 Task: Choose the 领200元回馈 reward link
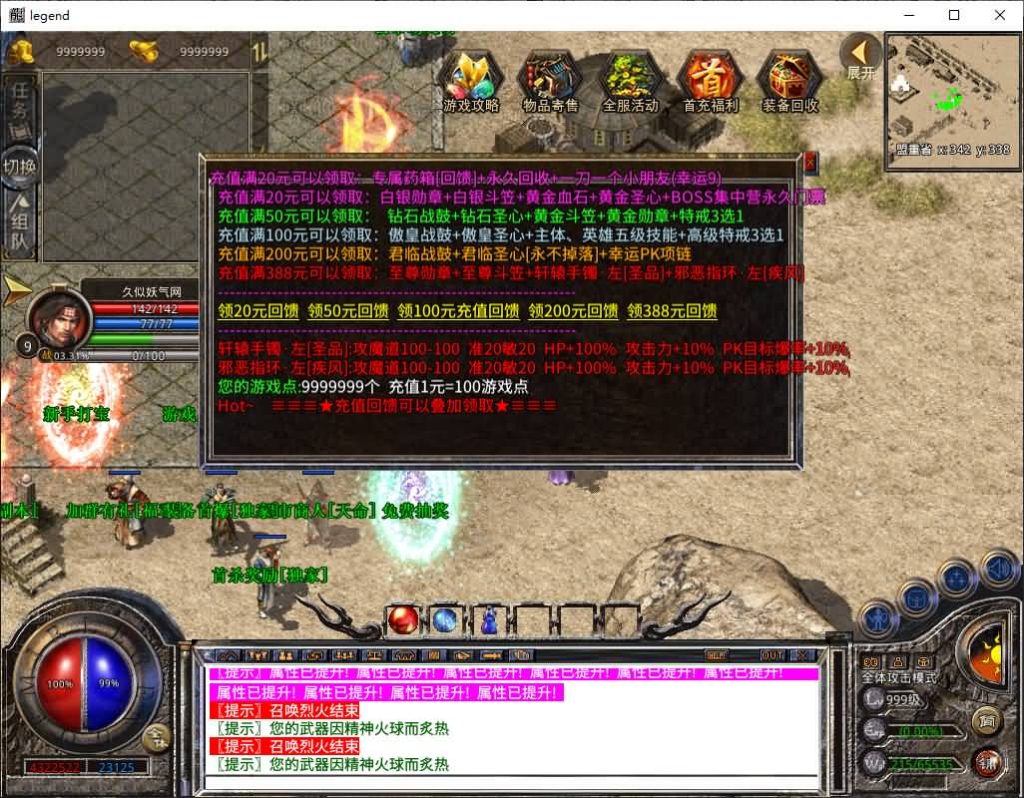(x=573, y=311)
